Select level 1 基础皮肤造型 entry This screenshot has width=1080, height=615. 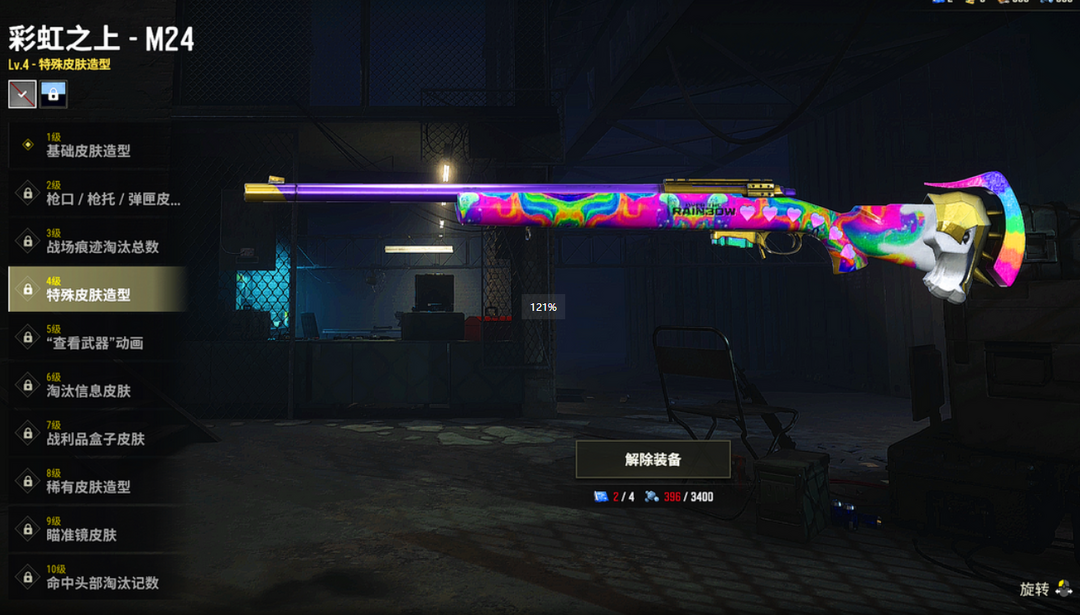click(x=95, y=145)
